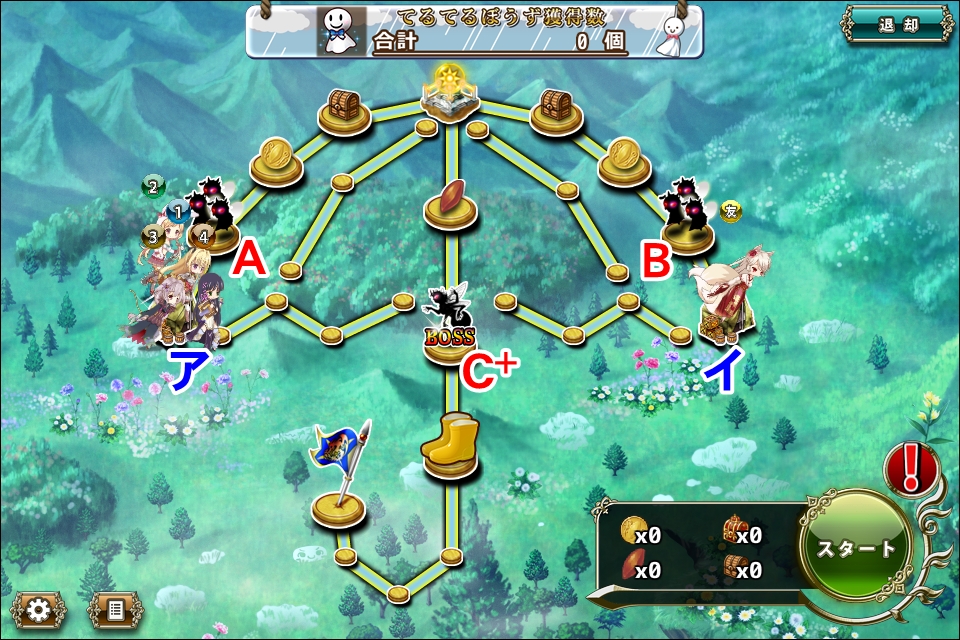Select the seed node above the boss
The width and height of the screenshot is (960, 640).
[x=450, y=200]
